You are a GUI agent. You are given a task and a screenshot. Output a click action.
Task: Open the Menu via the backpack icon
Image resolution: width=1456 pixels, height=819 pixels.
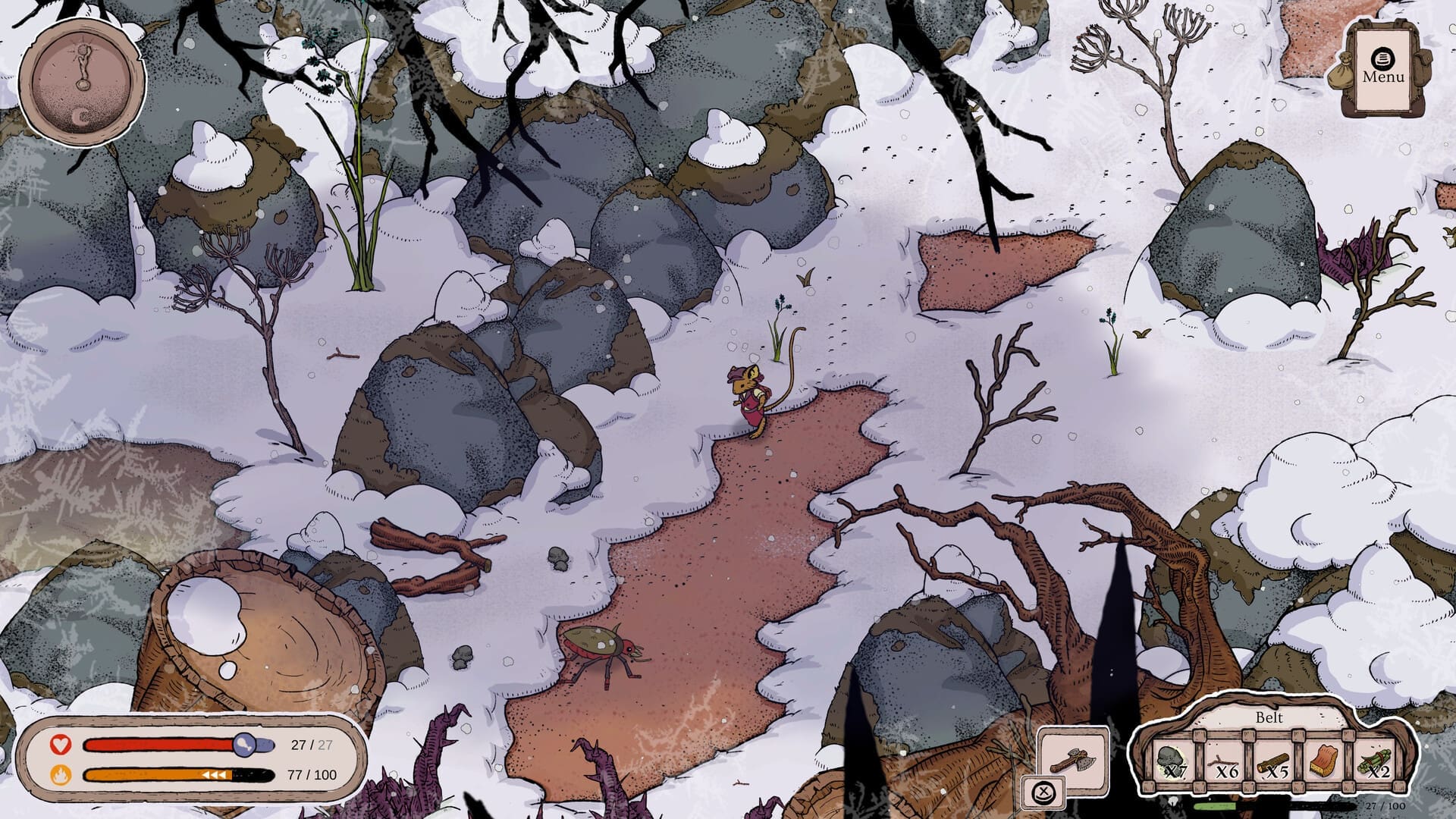1382,57
